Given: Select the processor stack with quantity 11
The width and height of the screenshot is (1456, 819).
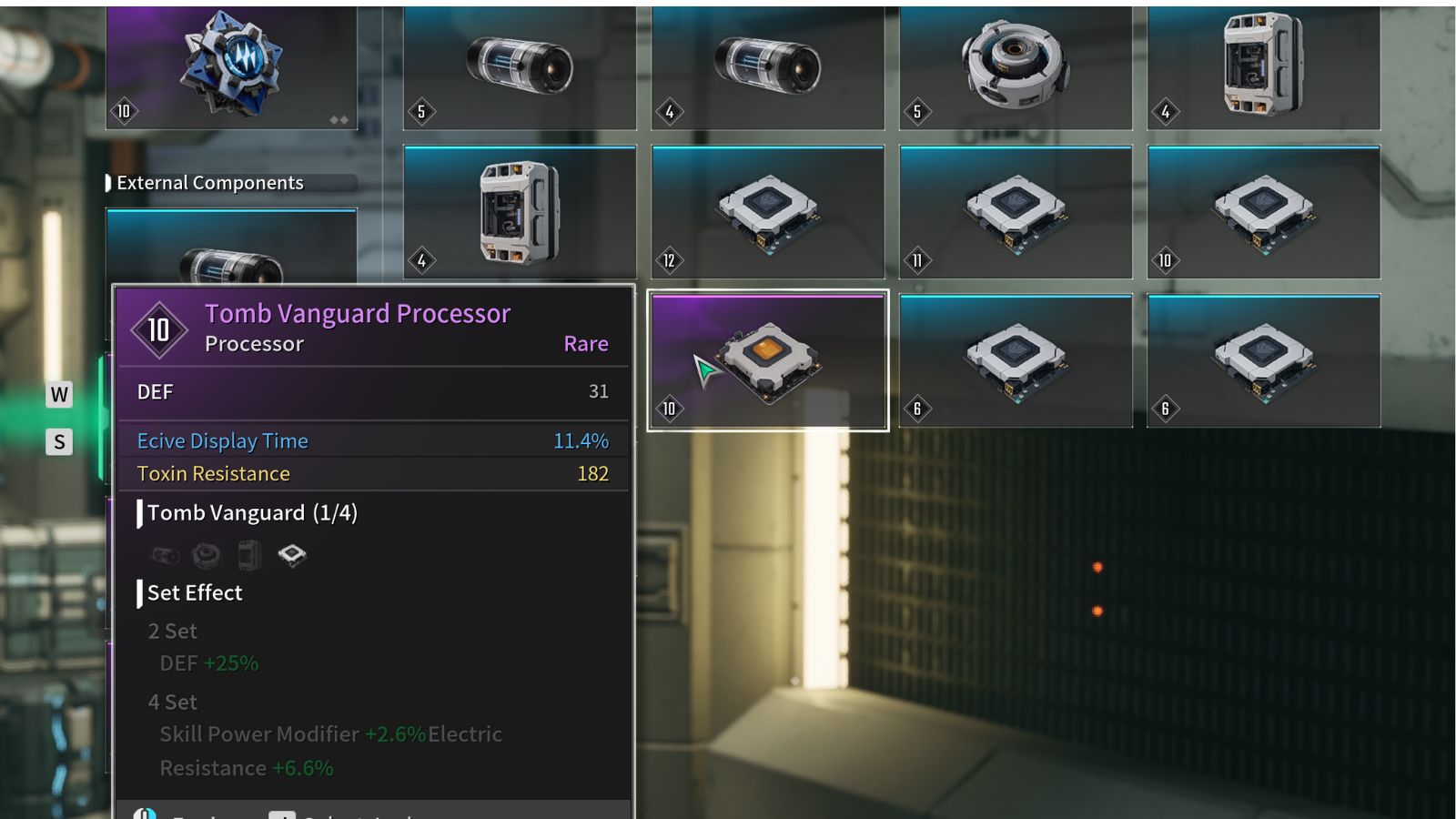Looking at the screenshot, I should pyautogui.click(x=1016, y=211).
